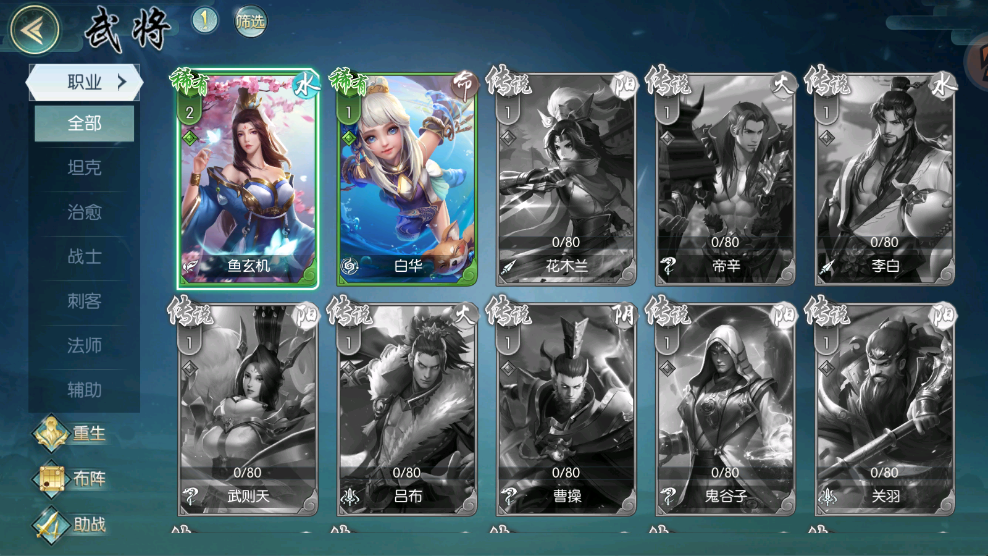Select the 全部 filter tab

point(85,124)
